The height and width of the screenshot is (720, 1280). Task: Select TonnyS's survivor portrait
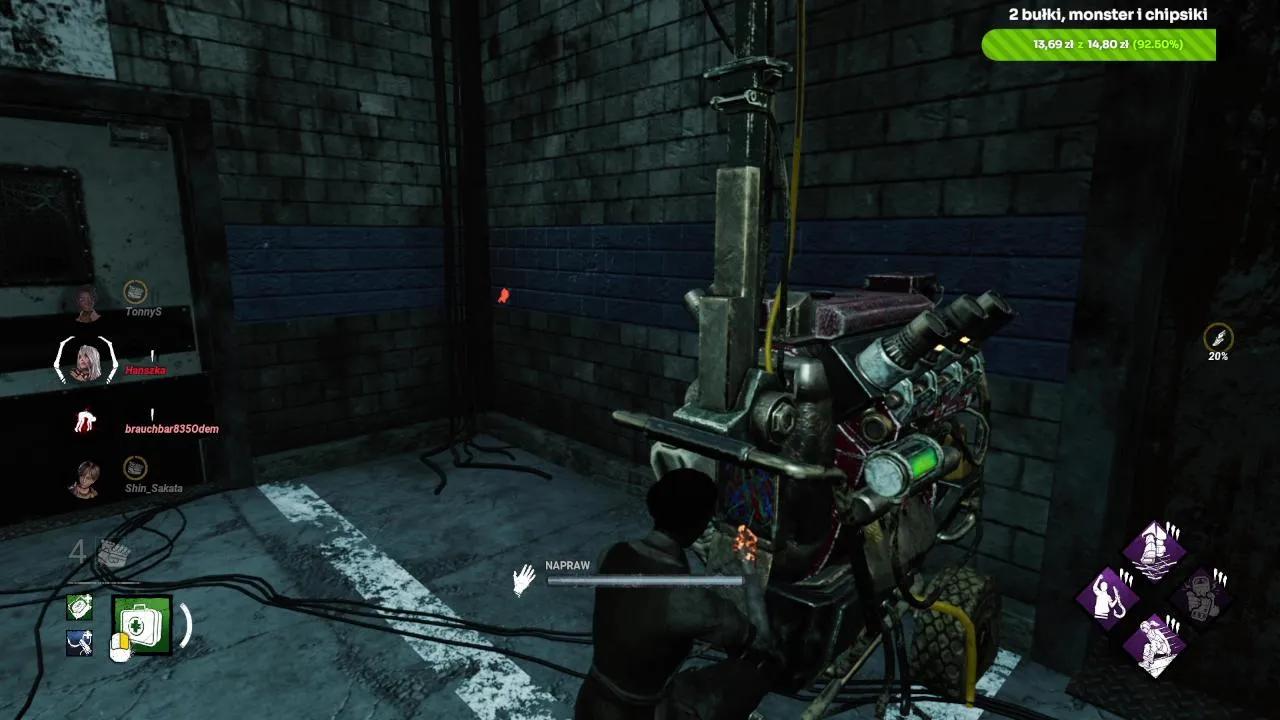click(86, 302)
